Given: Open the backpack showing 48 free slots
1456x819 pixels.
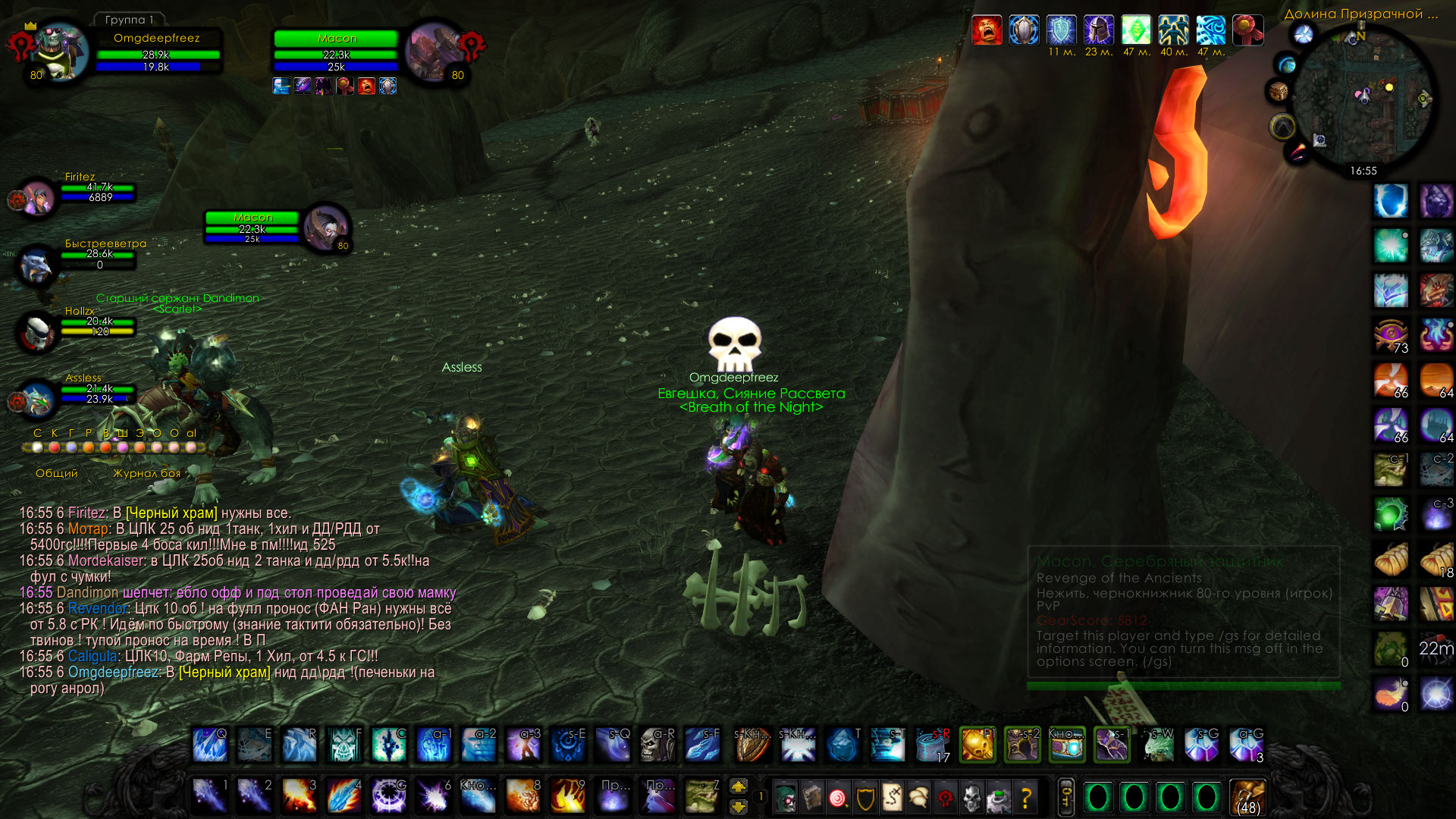Looking at the screenshot, I should click(x=1247, y=798).
